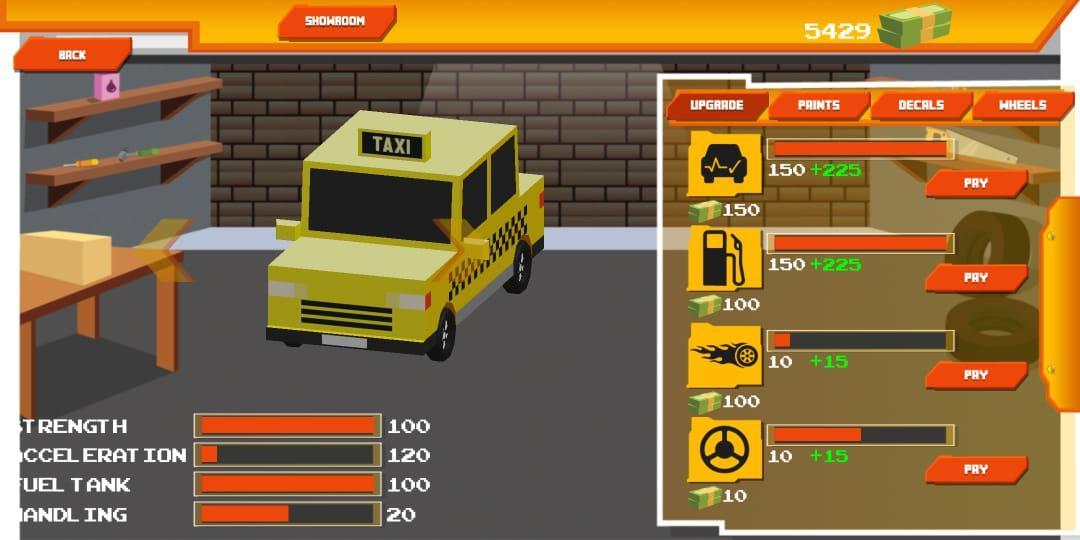Screen dimensions: 1080x540
Task: Pay for the flaming wheel acceleration upgrade
Action: 975,375
